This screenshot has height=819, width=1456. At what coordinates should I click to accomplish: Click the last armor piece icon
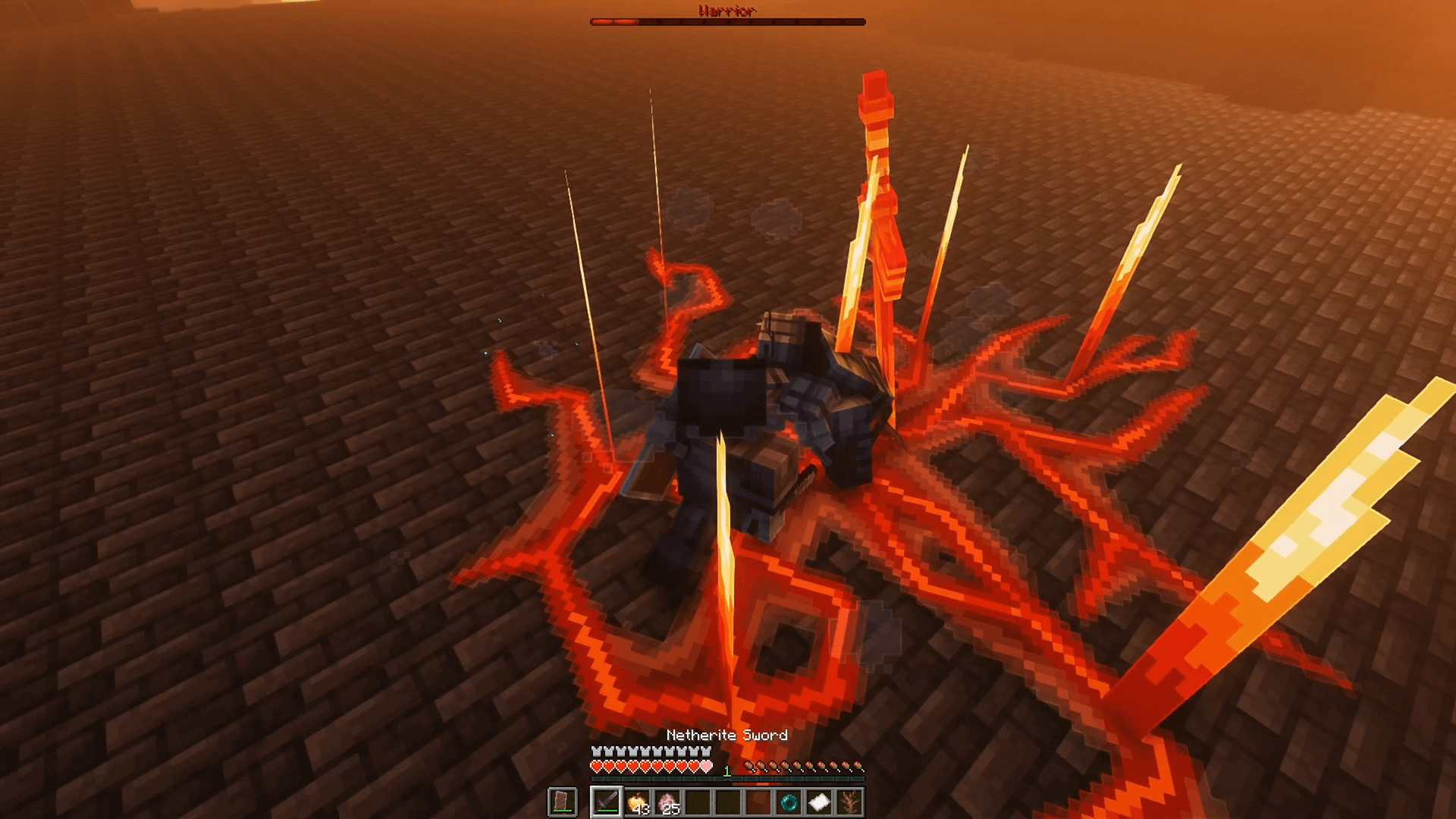click(x=705, y=753)
